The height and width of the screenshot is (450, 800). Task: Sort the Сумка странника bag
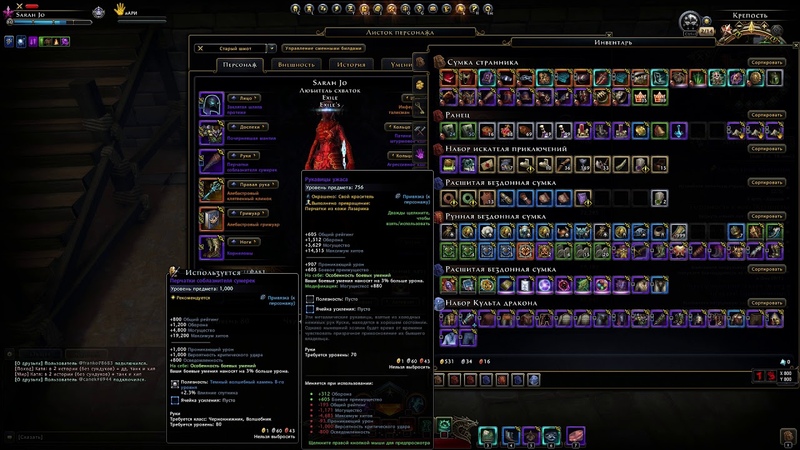tap(767, 62)
